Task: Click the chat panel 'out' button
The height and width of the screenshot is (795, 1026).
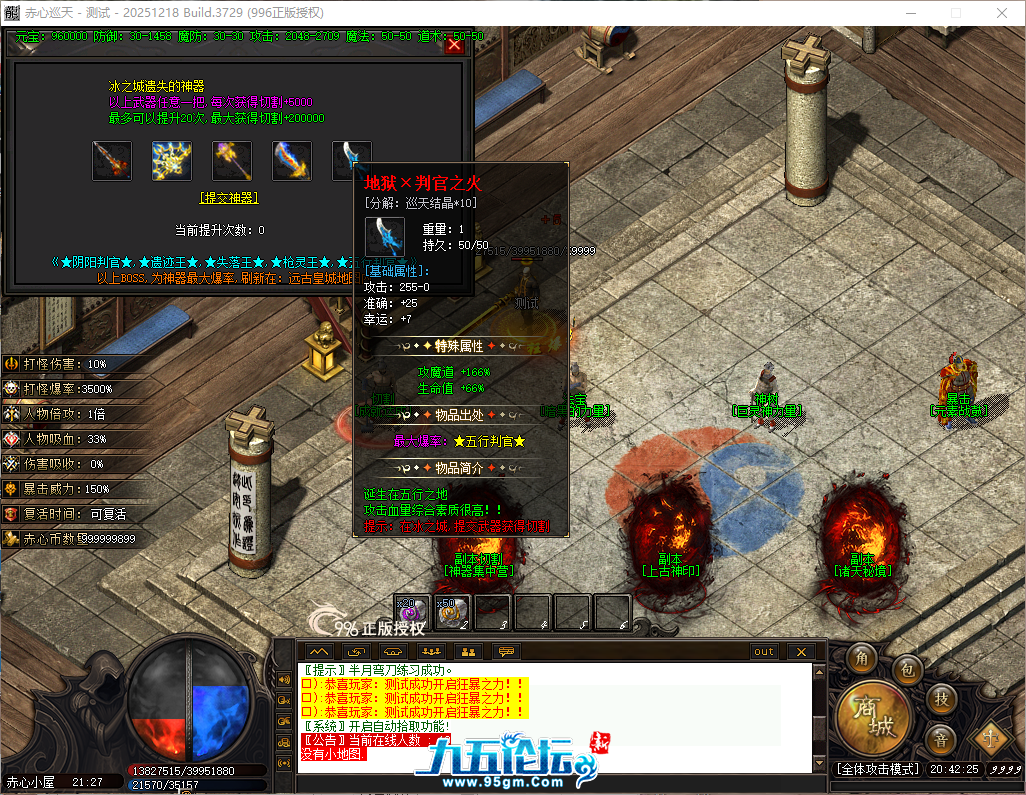Action: pyautogui.click(x=764, y=652)
